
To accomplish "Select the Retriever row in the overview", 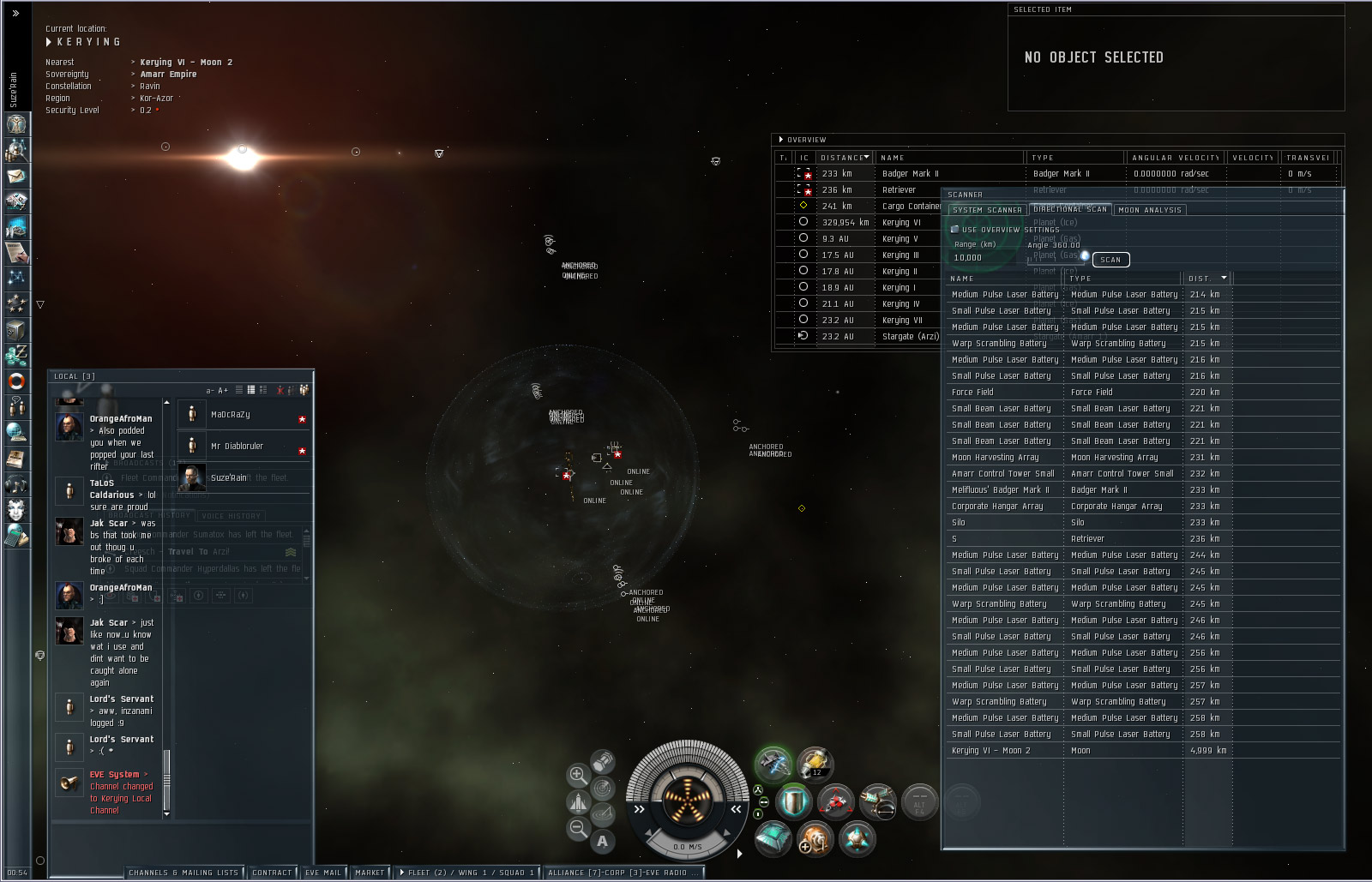I will (899, 190).
